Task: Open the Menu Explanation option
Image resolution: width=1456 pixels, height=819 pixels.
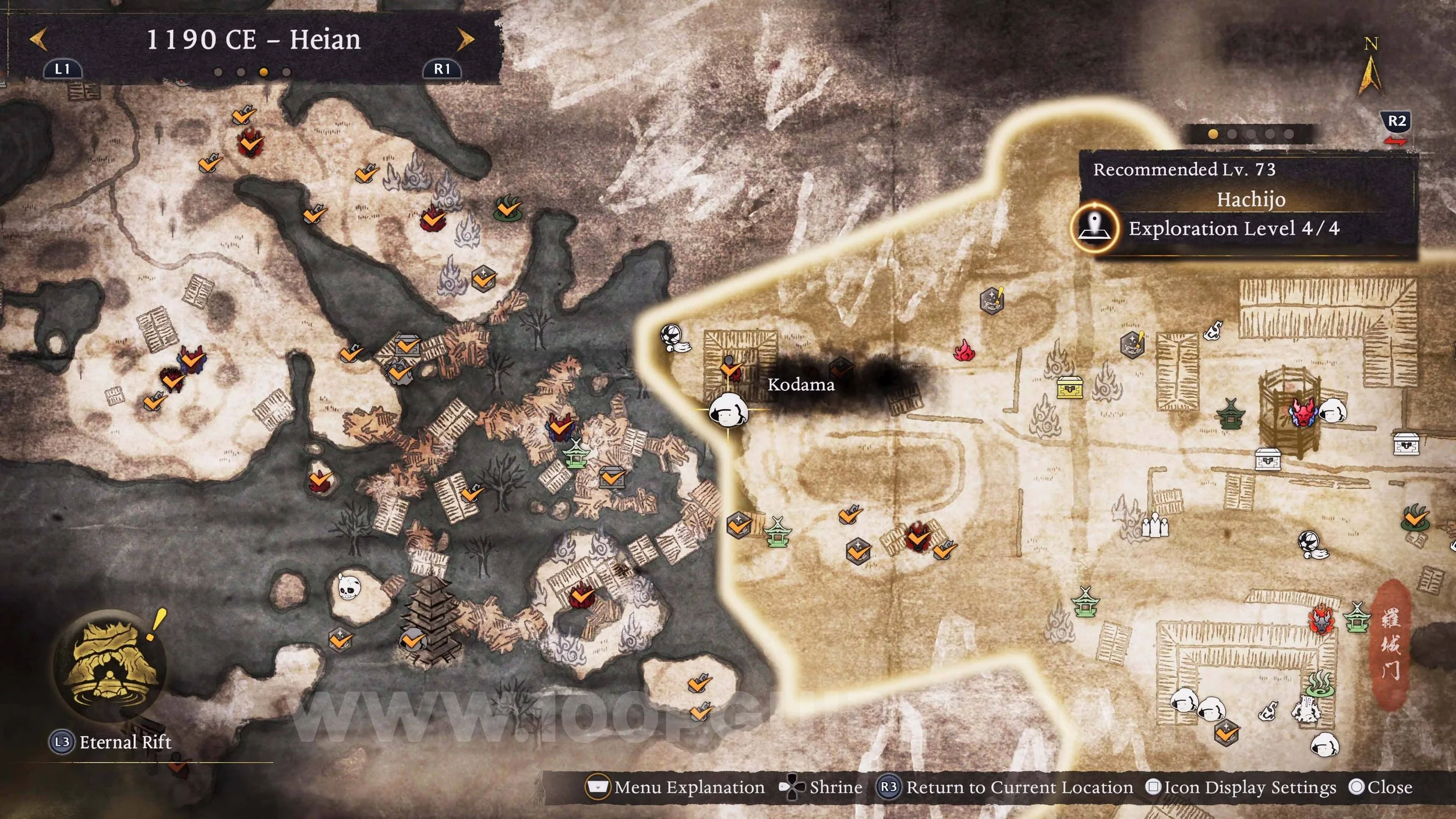Action: click(676, 788)
